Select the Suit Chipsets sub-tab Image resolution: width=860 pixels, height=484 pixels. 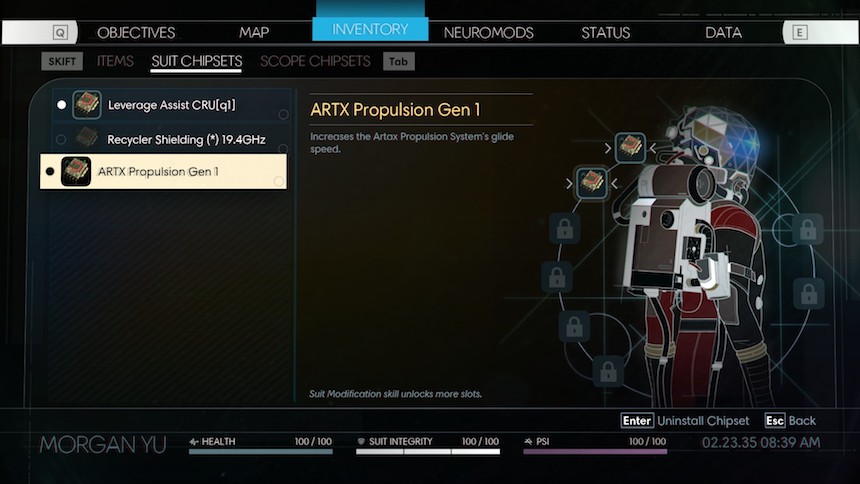coord(196,61)
